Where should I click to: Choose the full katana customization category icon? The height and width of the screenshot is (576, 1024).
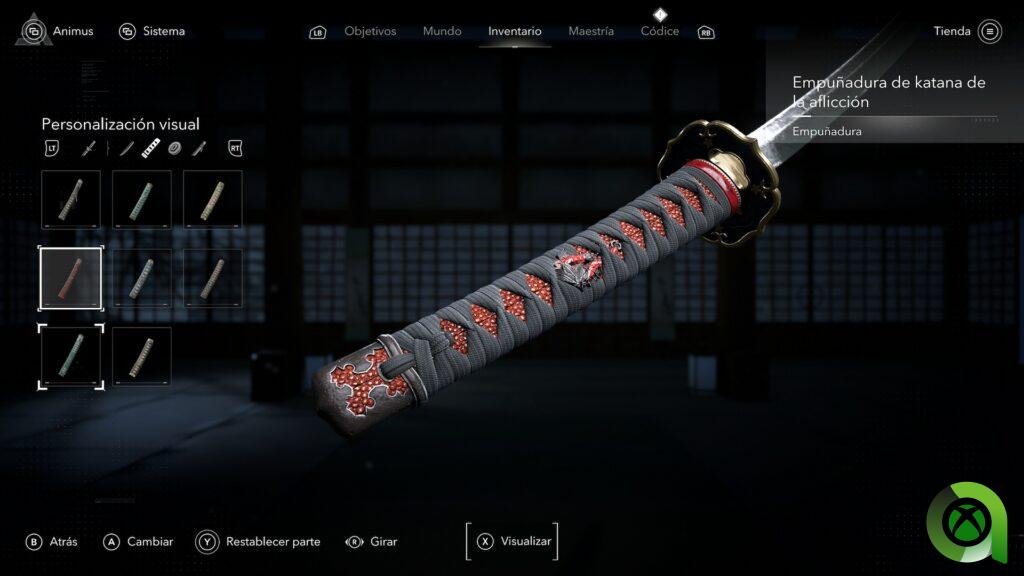click(89, 149)
